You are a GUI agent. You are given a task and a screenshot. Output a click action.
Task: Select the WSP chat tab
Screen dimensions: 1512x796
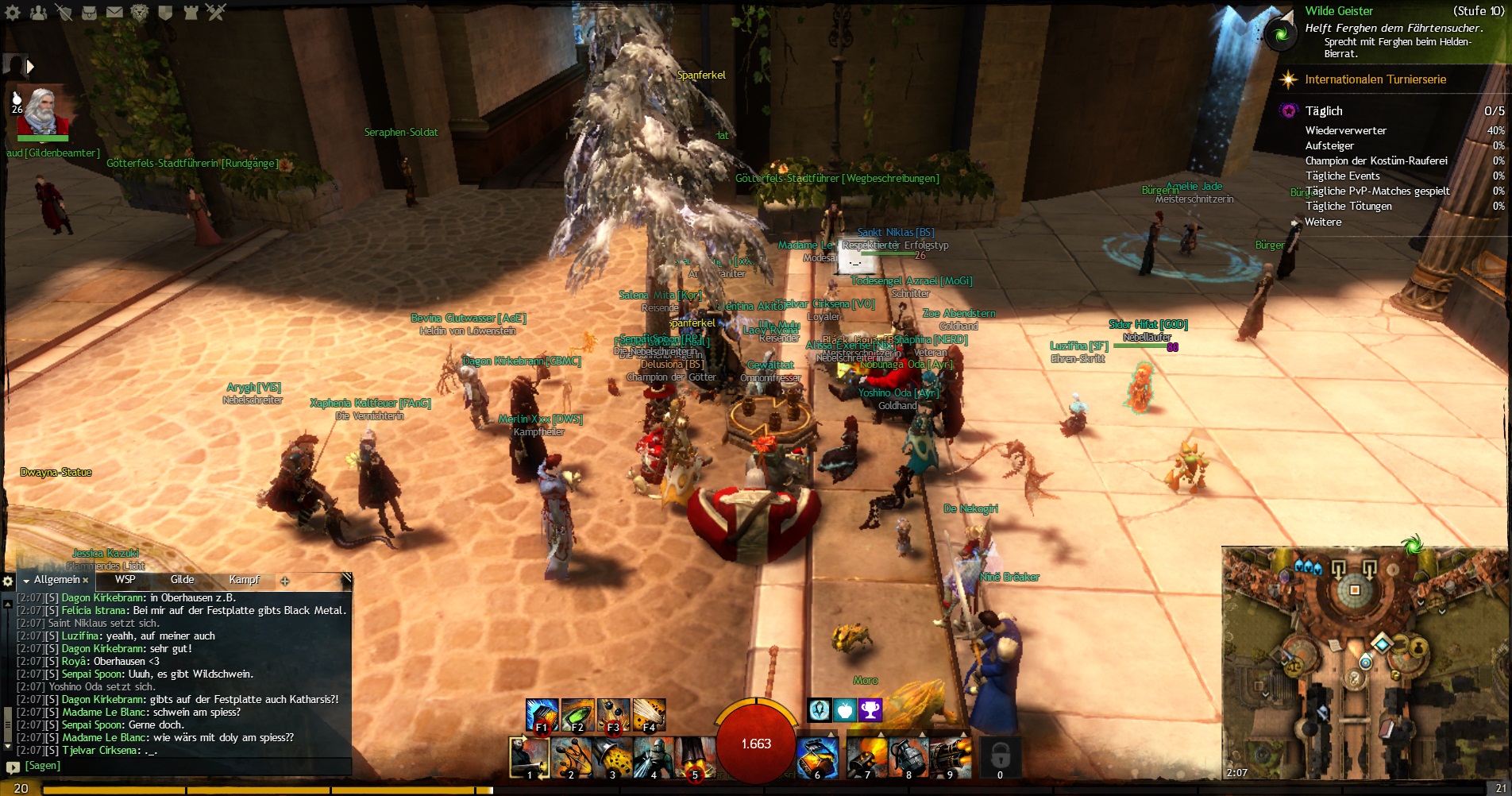pyautogui.click(x=125, y=580)
